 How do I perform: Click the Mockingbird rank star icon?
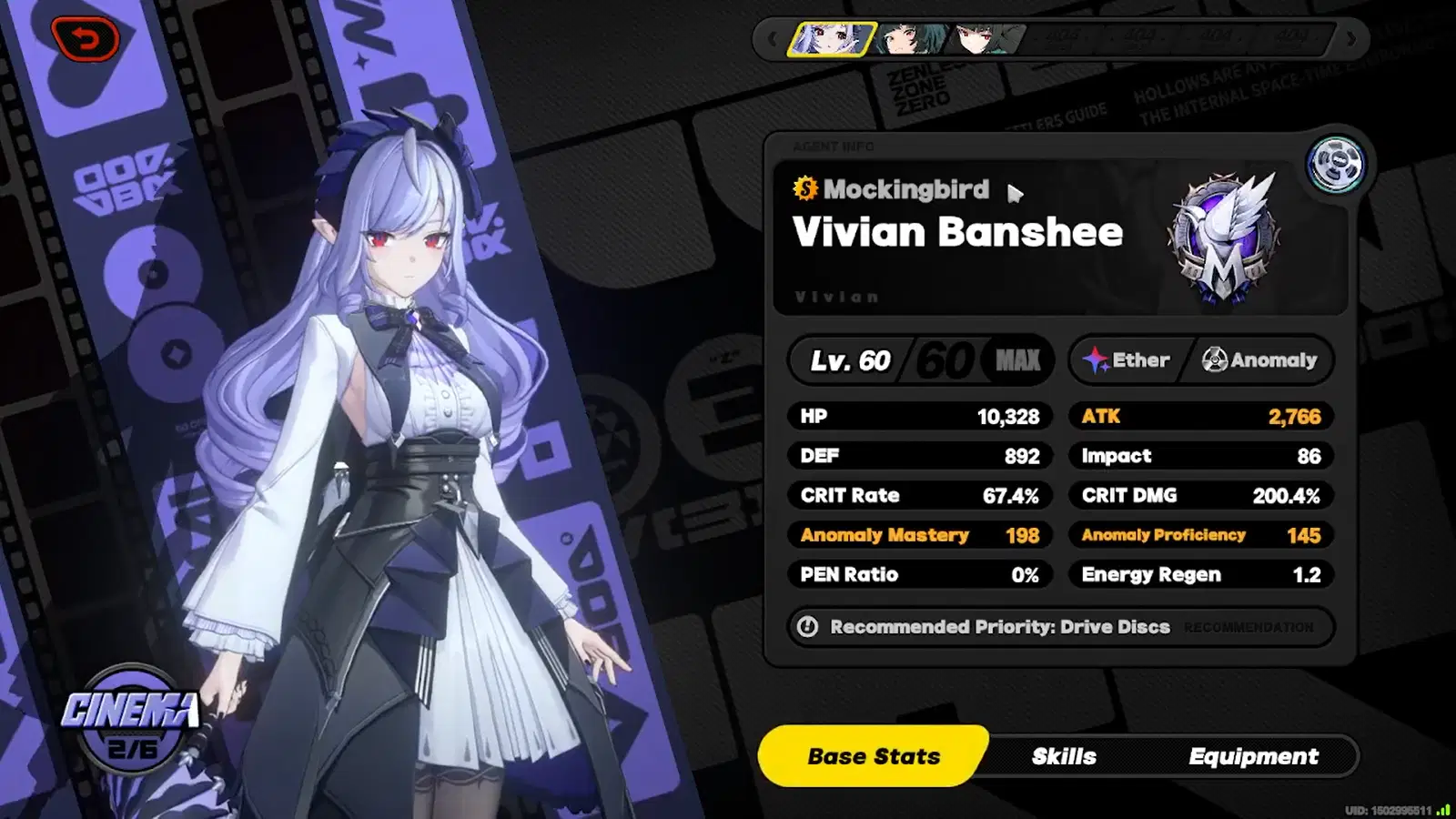pyautogui.click(x=804, y=190)
